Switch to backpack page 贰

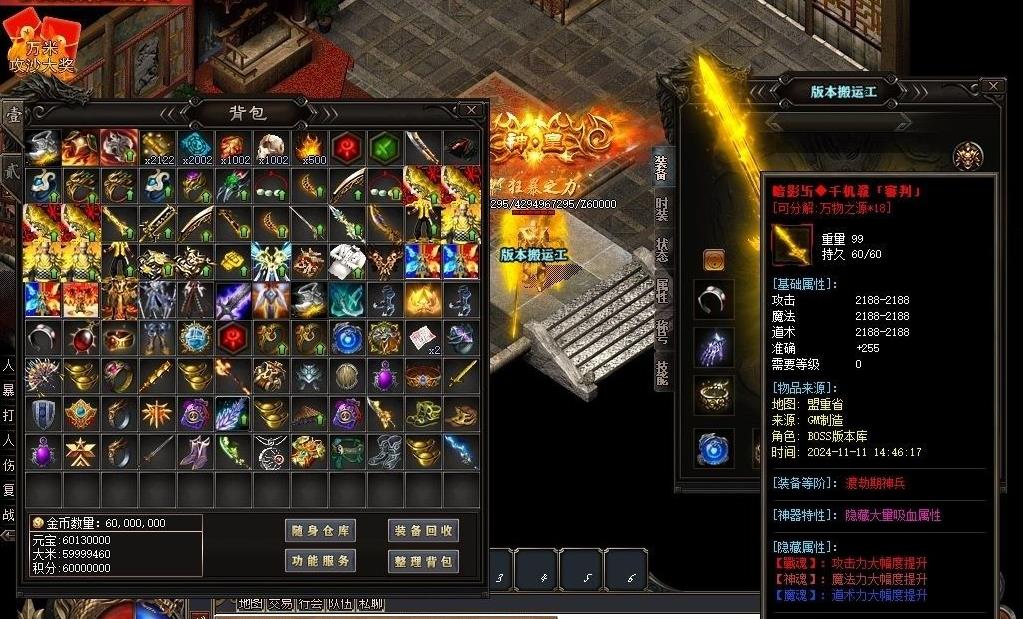[12, 170]
